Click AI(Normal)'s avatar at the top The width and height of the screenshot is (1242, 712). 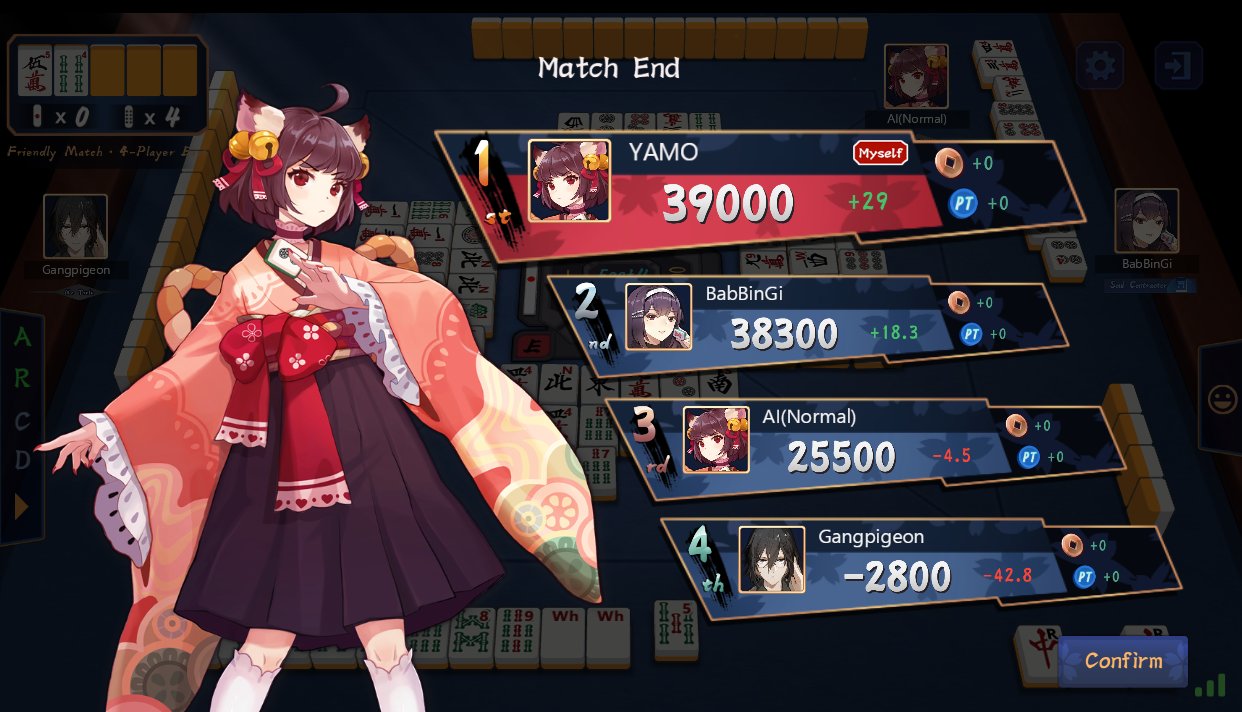(x=916, y=76)
